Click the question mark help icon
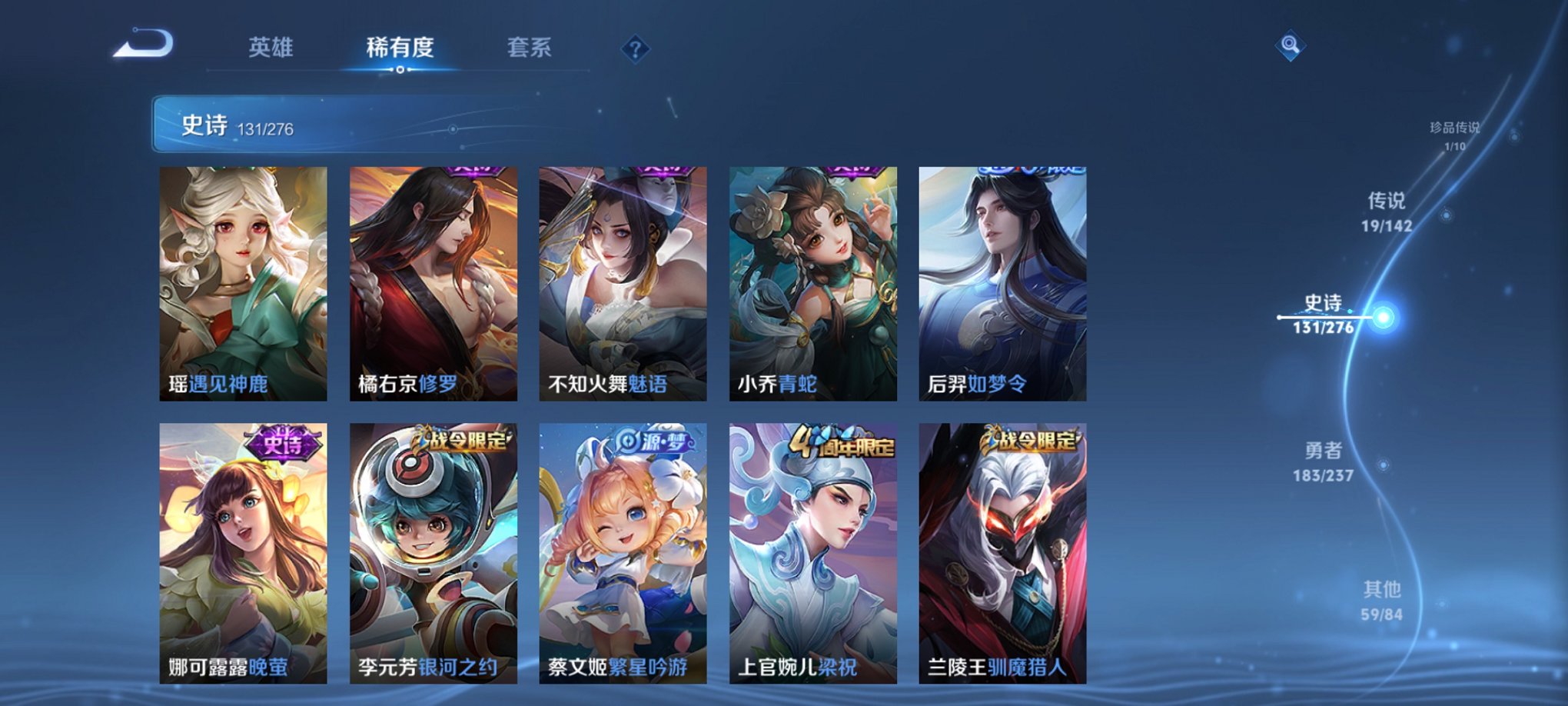The width and height of the screenshot is (1568, 706). pos(634,48)
